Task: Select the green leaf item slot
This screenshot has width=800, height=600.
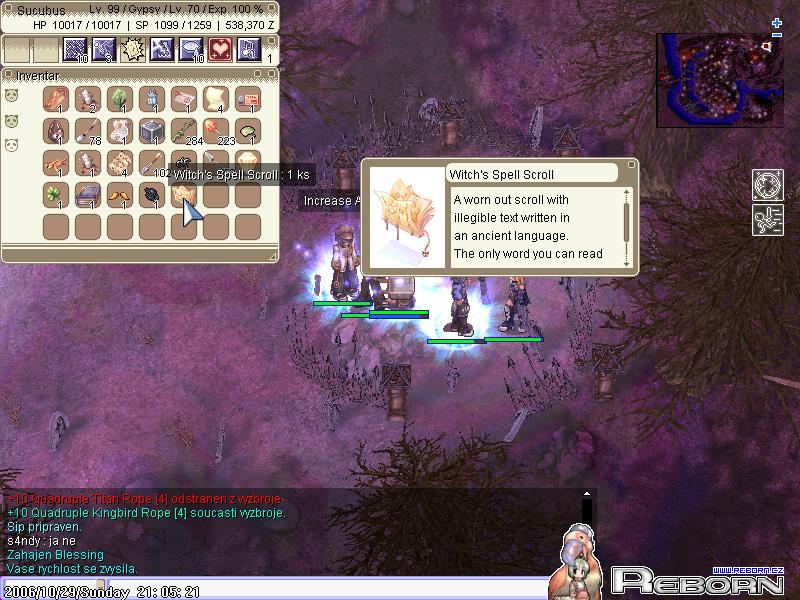Action: (118, 100)
